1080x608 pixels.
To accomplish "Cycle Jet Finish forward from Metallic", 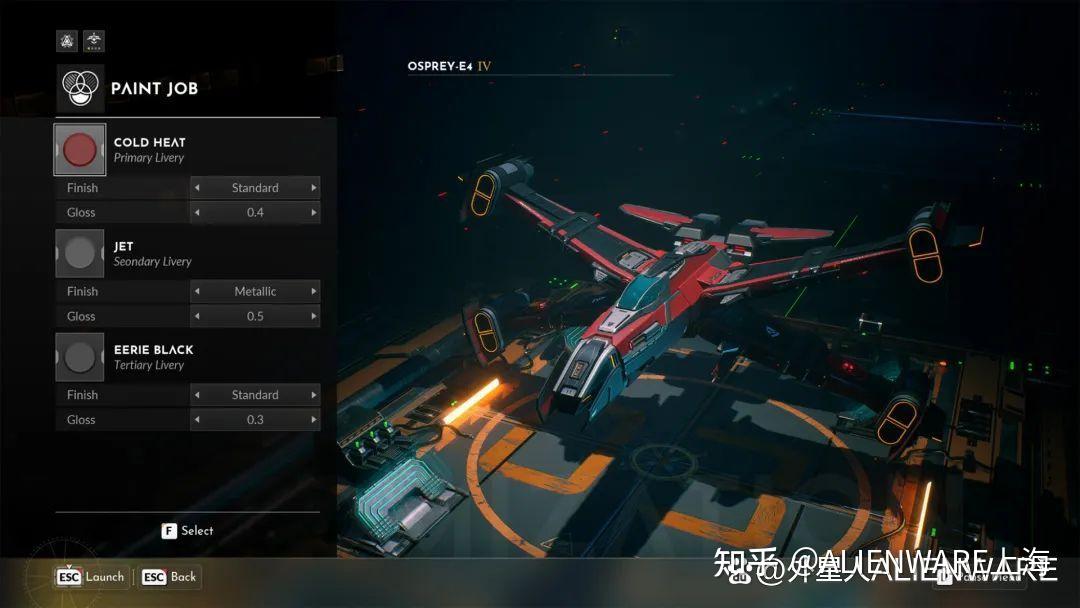I will pos(314,292).
